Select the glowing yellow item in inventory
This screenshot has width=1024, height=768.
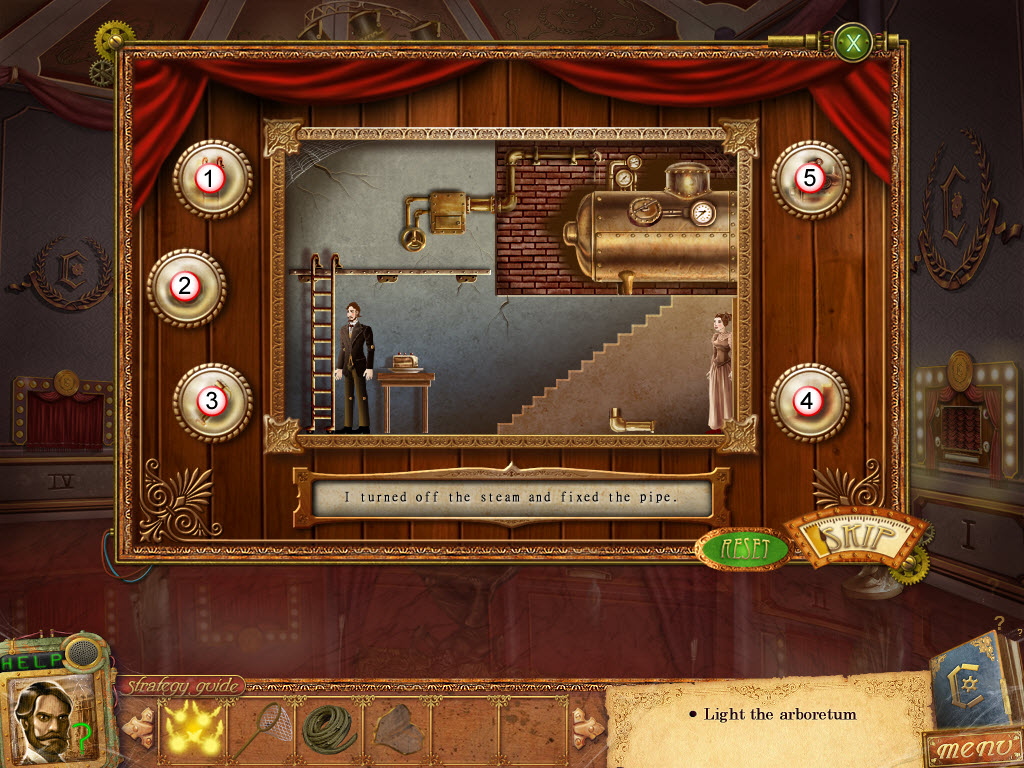pos(189,726)
